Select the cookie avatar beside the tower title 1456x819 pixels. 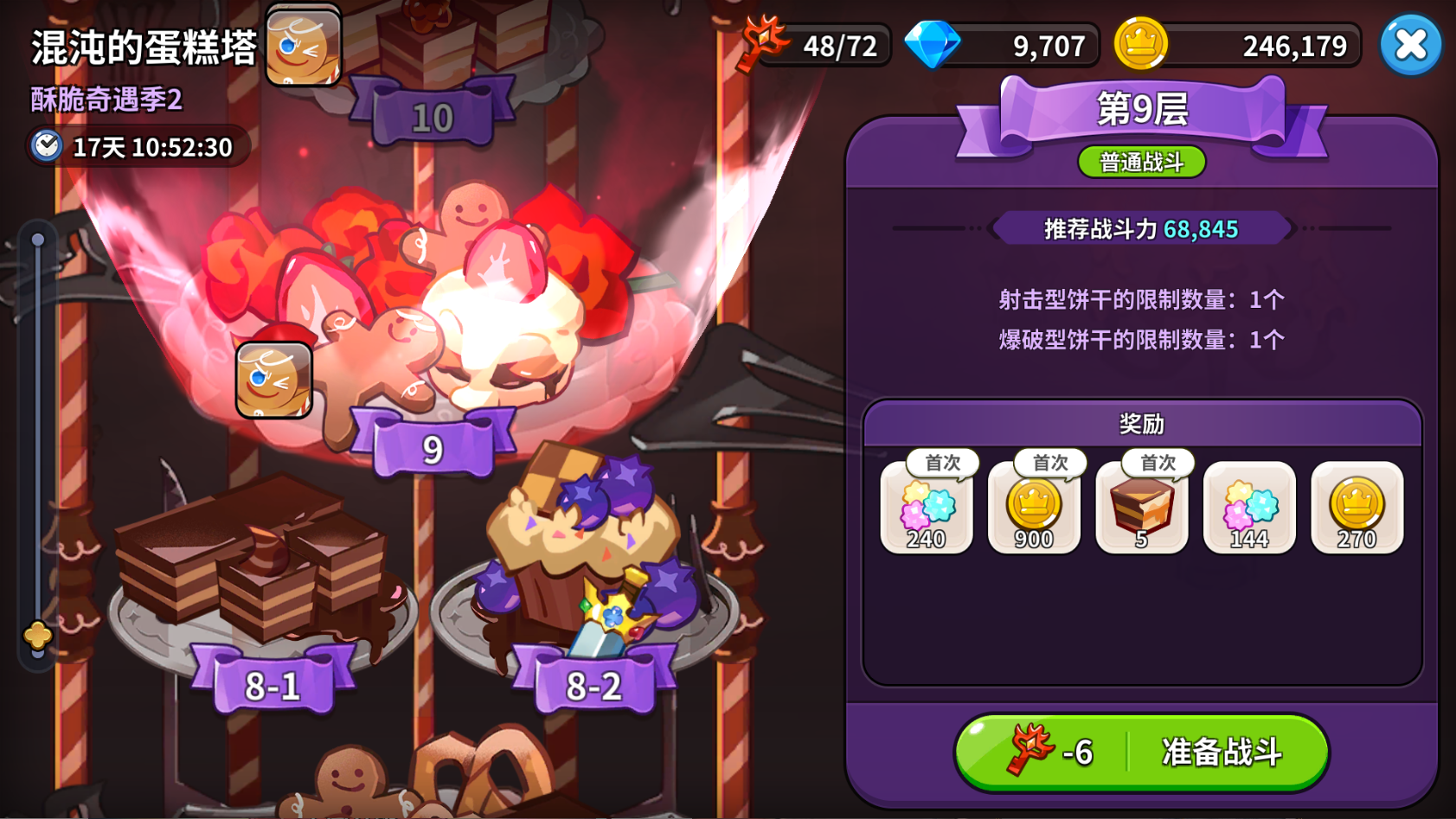pos(305,46)
